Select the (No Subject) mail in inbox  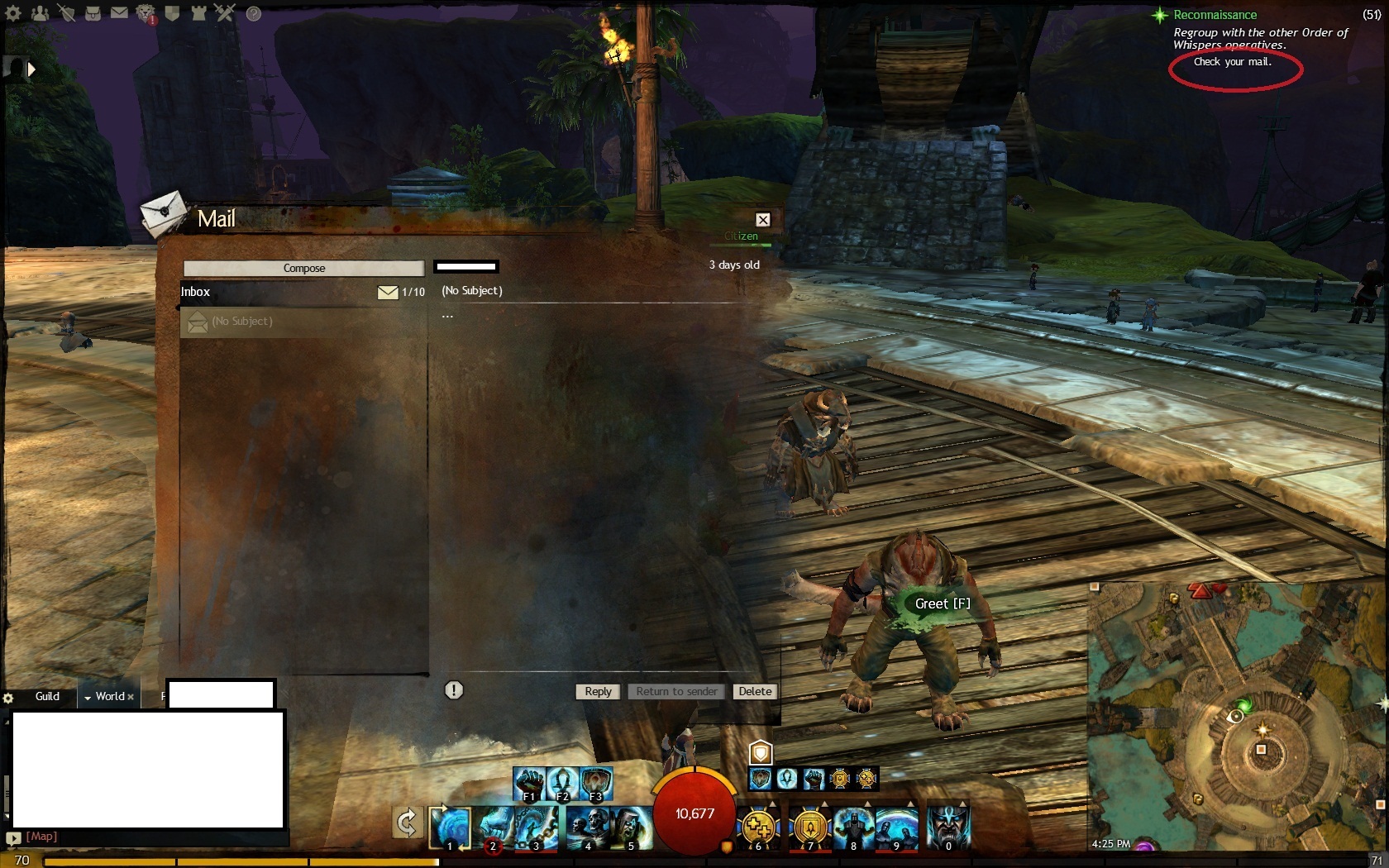[303, 322]
